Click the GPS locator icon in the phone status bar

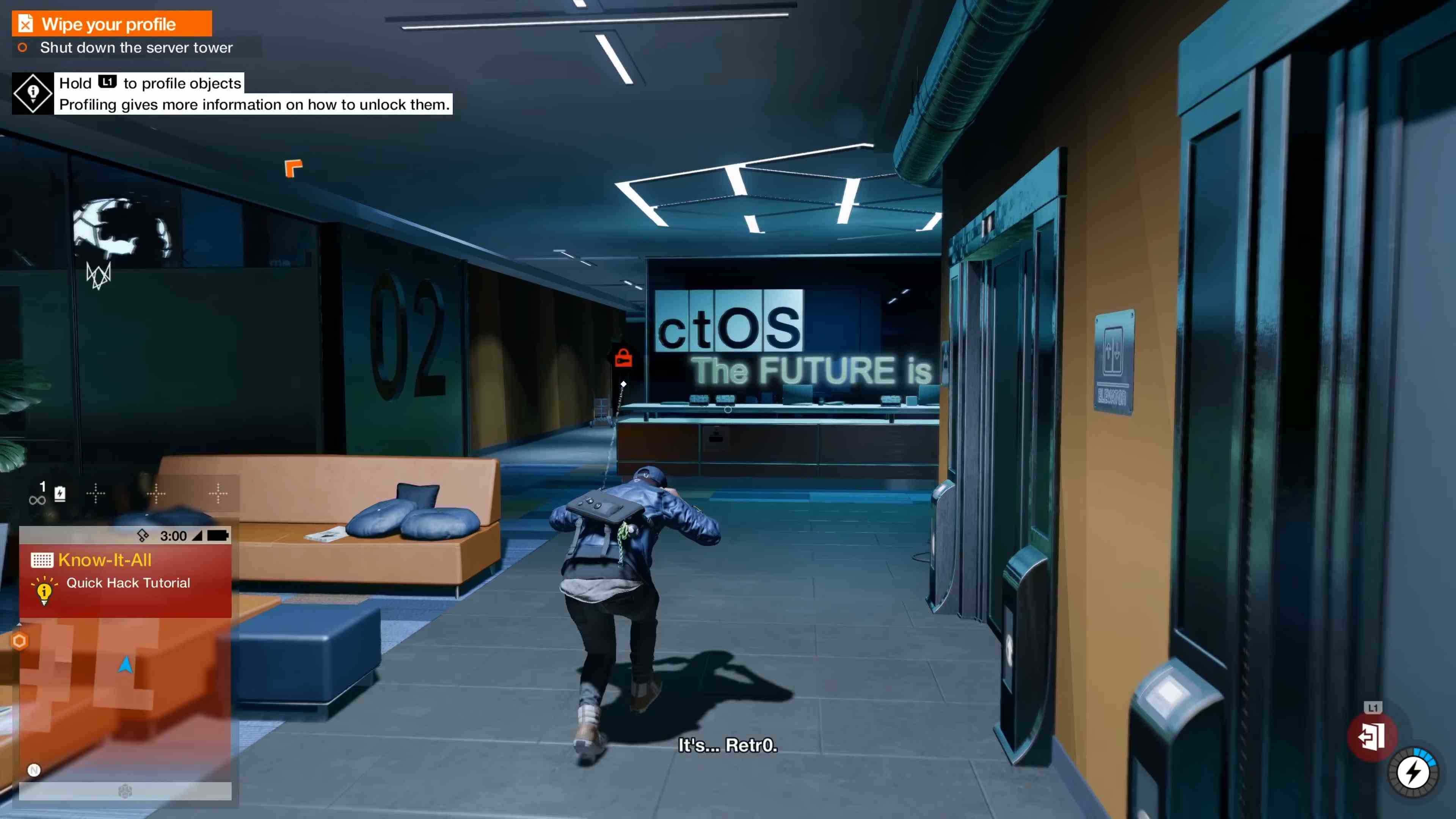click(143, 535)
